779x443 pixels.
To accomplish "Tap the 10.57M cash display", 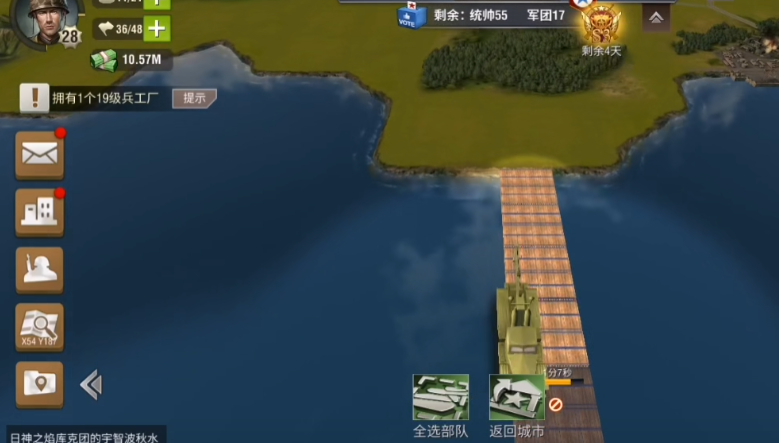I will coord(130,60).
